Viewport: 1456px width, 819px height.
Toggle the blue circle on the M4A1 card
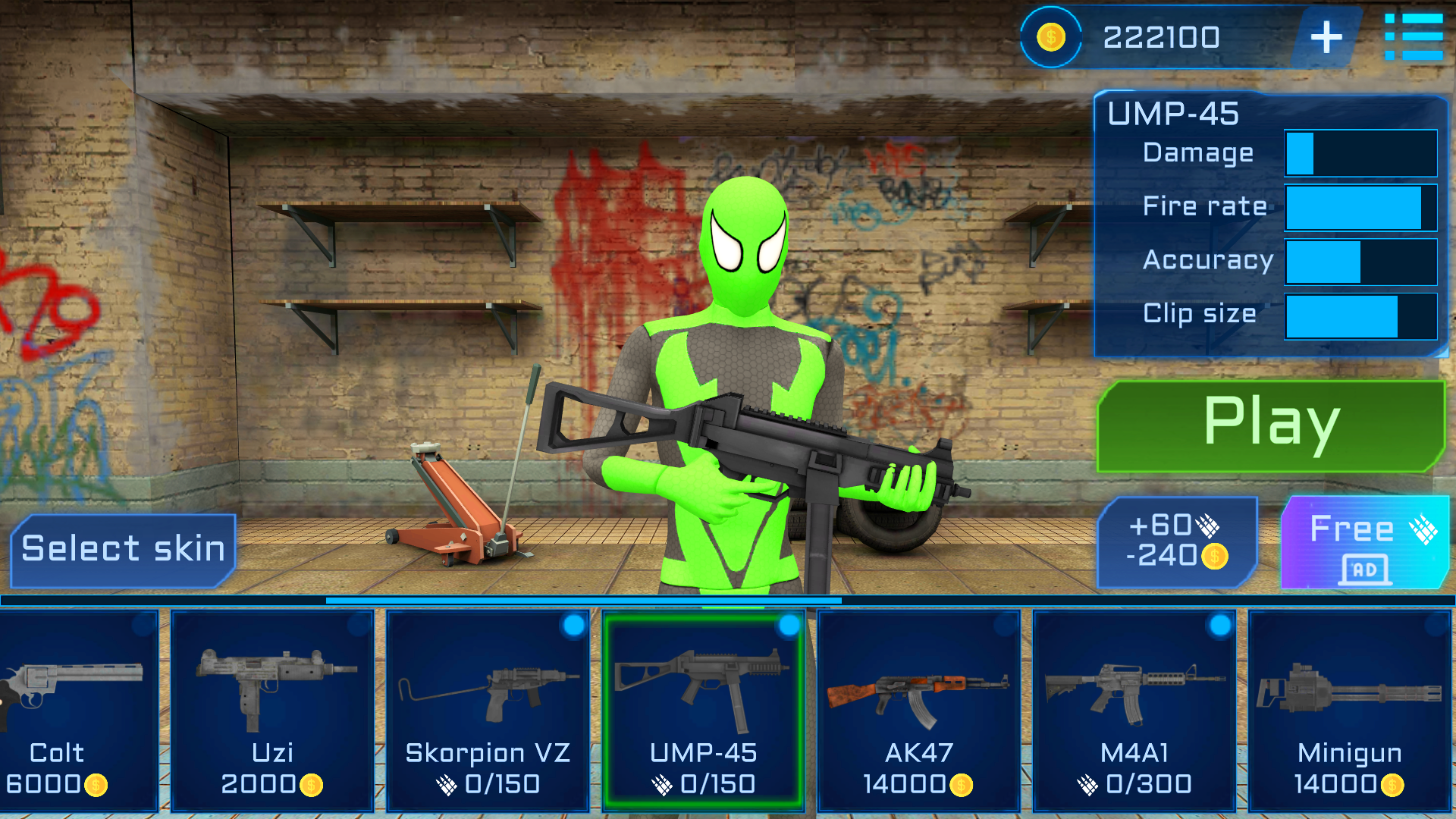pyautogui.click(x=1217, y=627)
